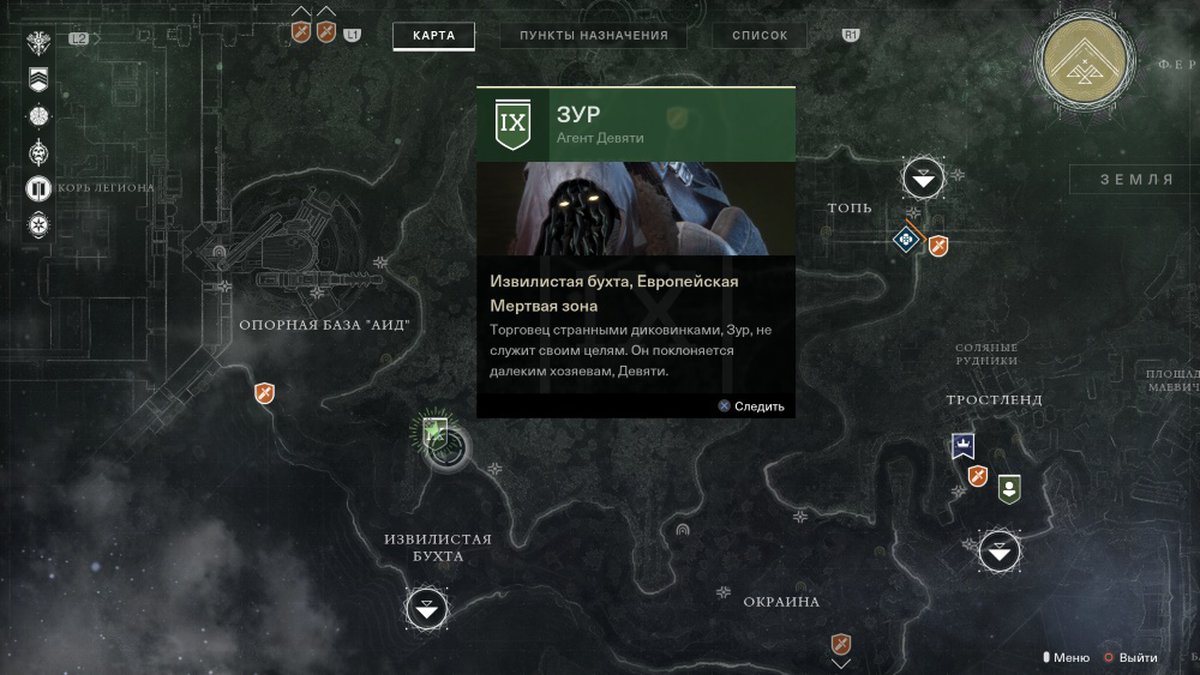Choose the Топь landing zone marker

tap(923, 179)
